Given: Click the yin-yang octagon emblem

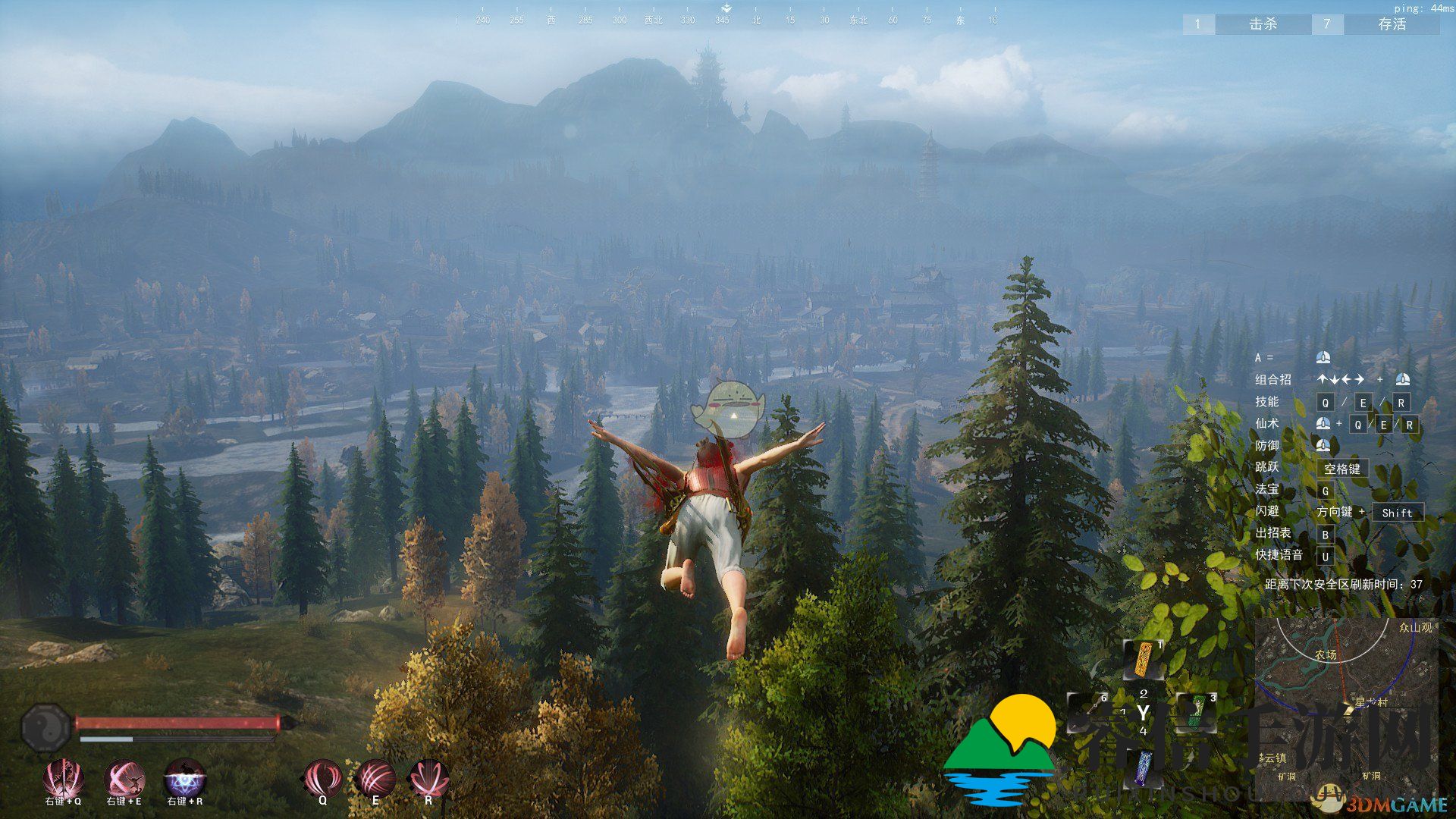Looking at the screenshot, I should [x=45, y=727].
